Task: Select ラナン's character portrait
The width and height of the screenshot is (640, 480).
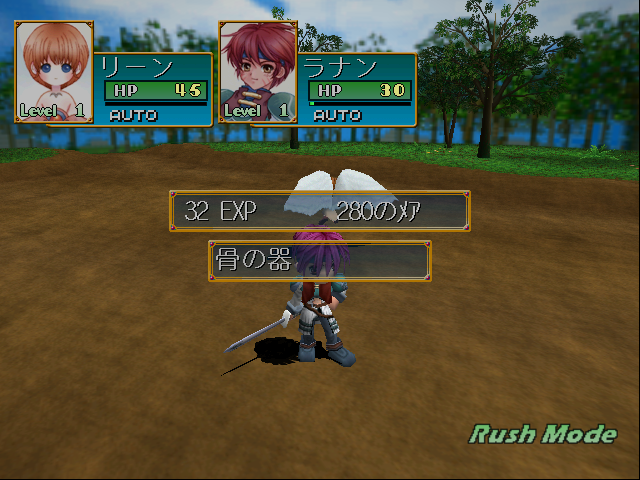Action: point(258,71)
